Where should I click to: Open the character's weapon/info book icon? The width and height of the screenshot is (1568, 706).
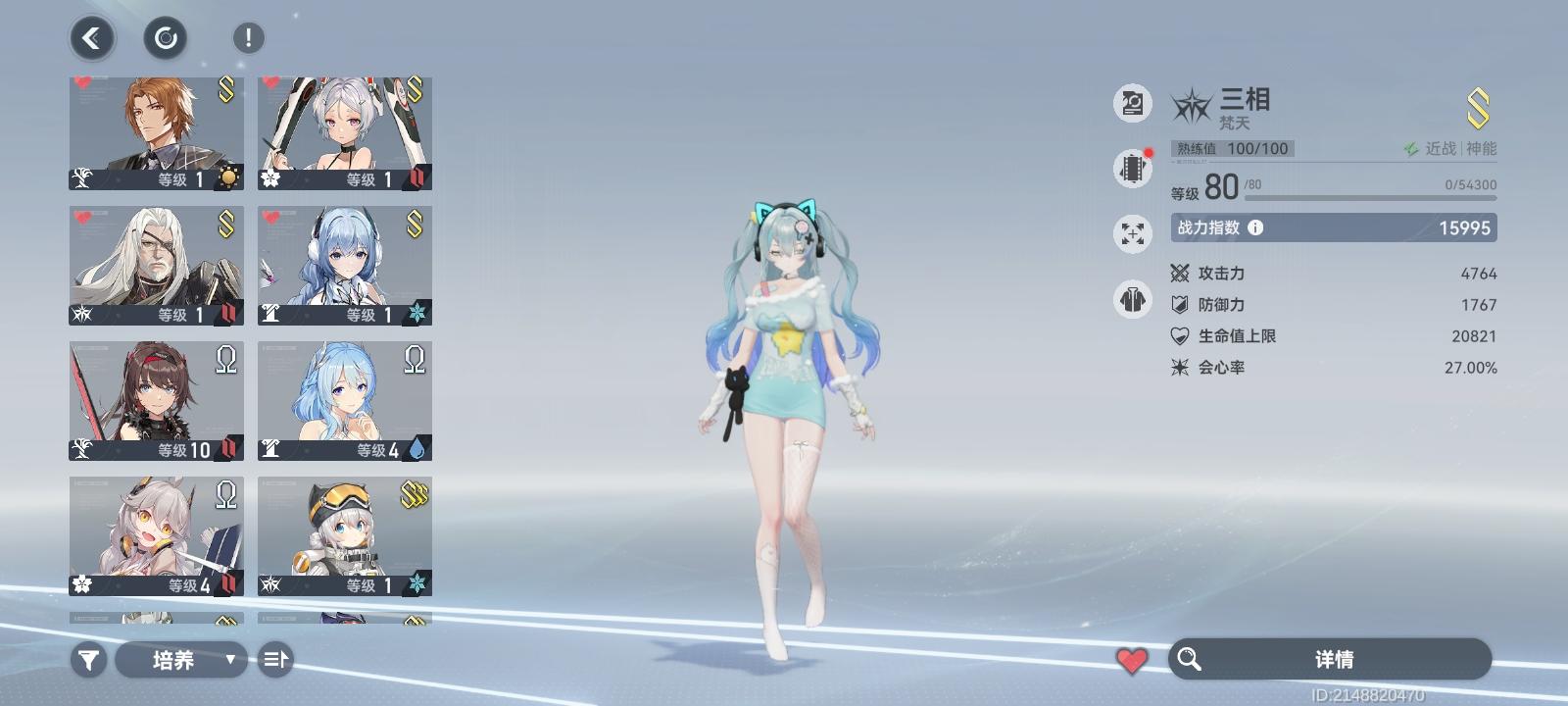1132,103
